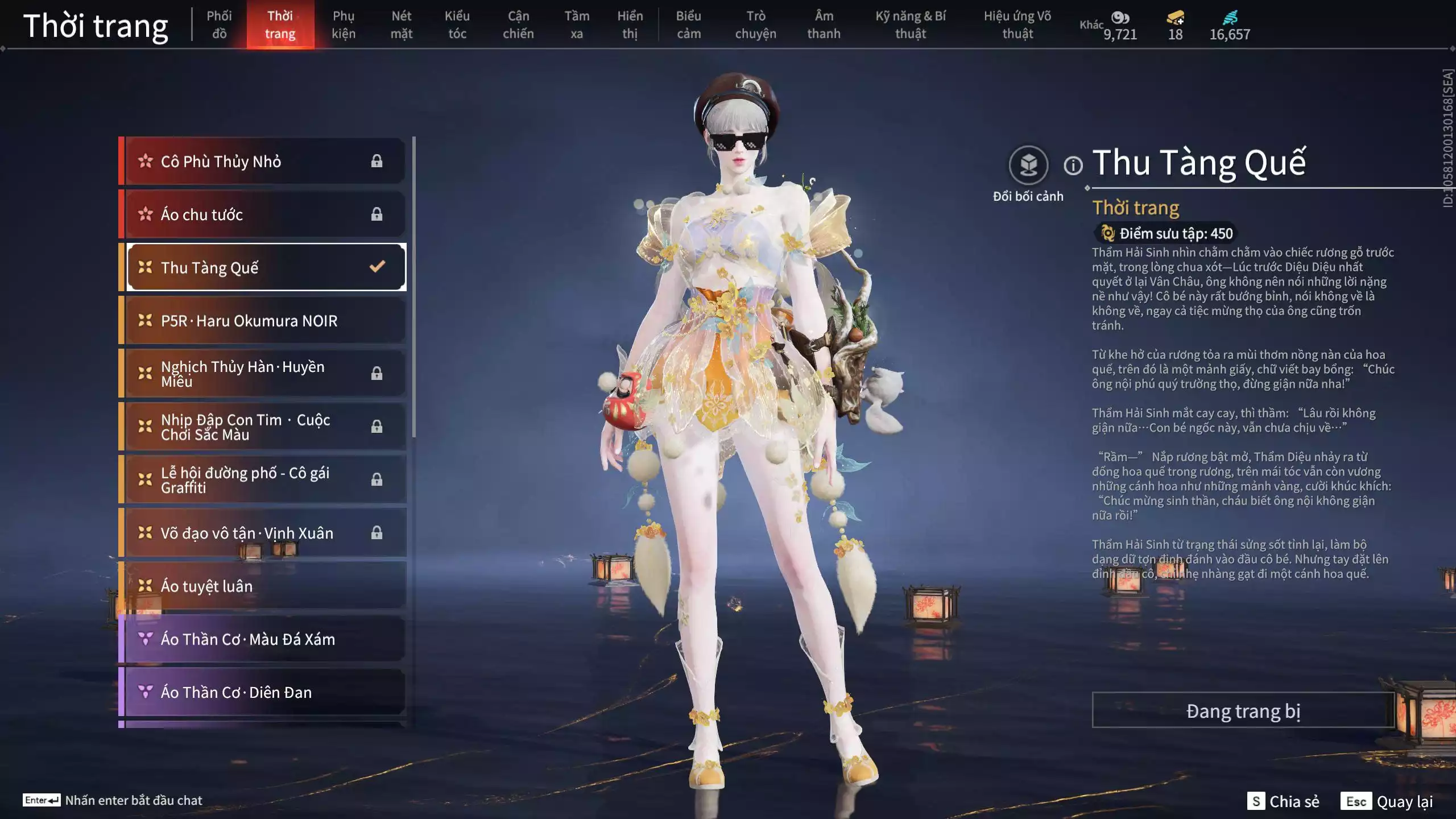Viewport: 1456px width, 819px height.
Task: Switch to the Phối đồ tab
Action: [219, 24]
